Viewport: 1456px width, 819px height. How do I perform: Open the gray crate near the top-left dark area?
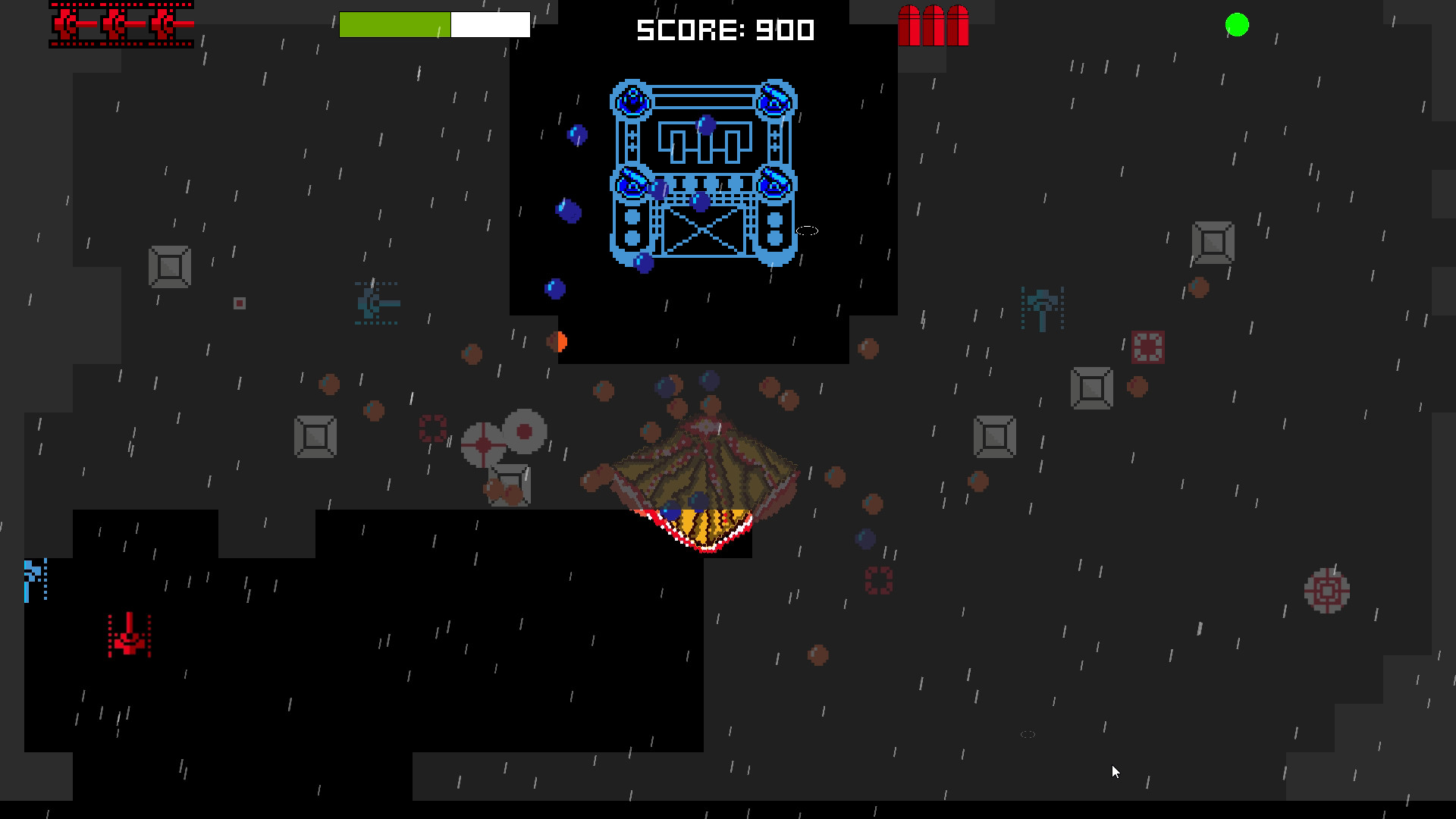pyautogui.click(x=169, y=267)
